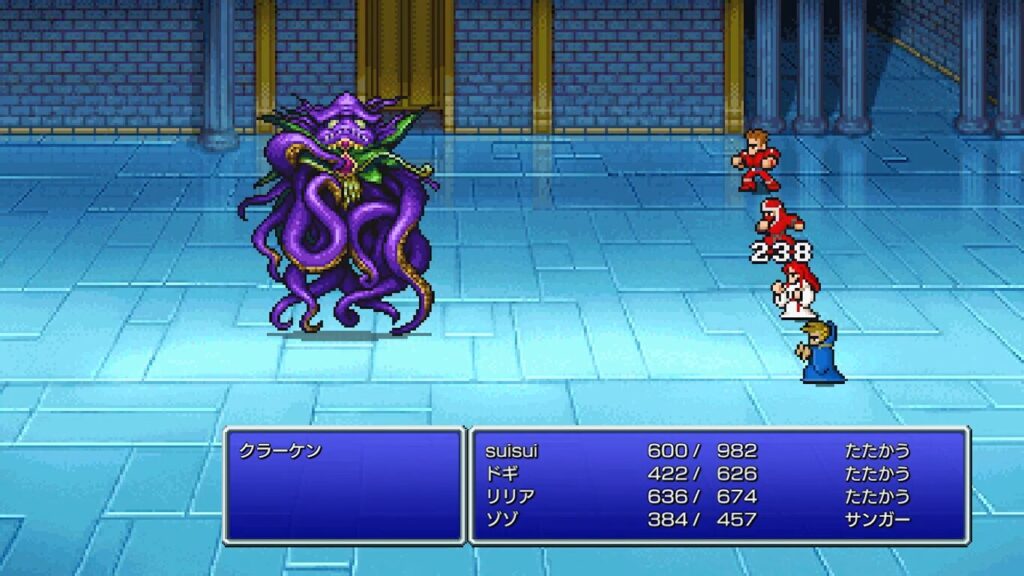Image resolution: width=1024 pixels, height=576 pixels.
Task: Select party member ドギ
Action: (x=500, y=474)
